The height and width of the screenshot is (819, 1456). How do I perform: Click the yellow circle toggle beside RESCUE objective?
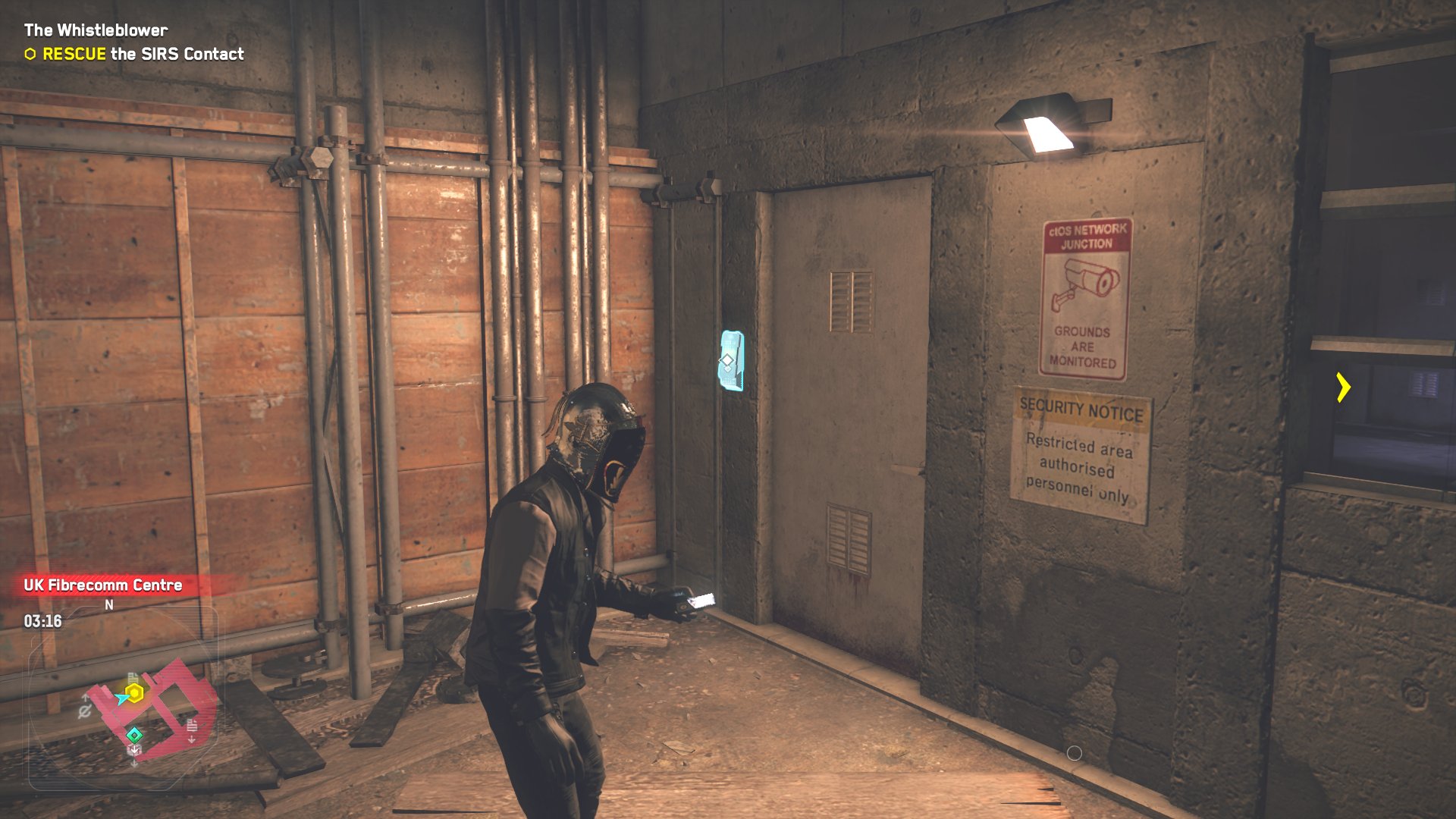[29, 54]
